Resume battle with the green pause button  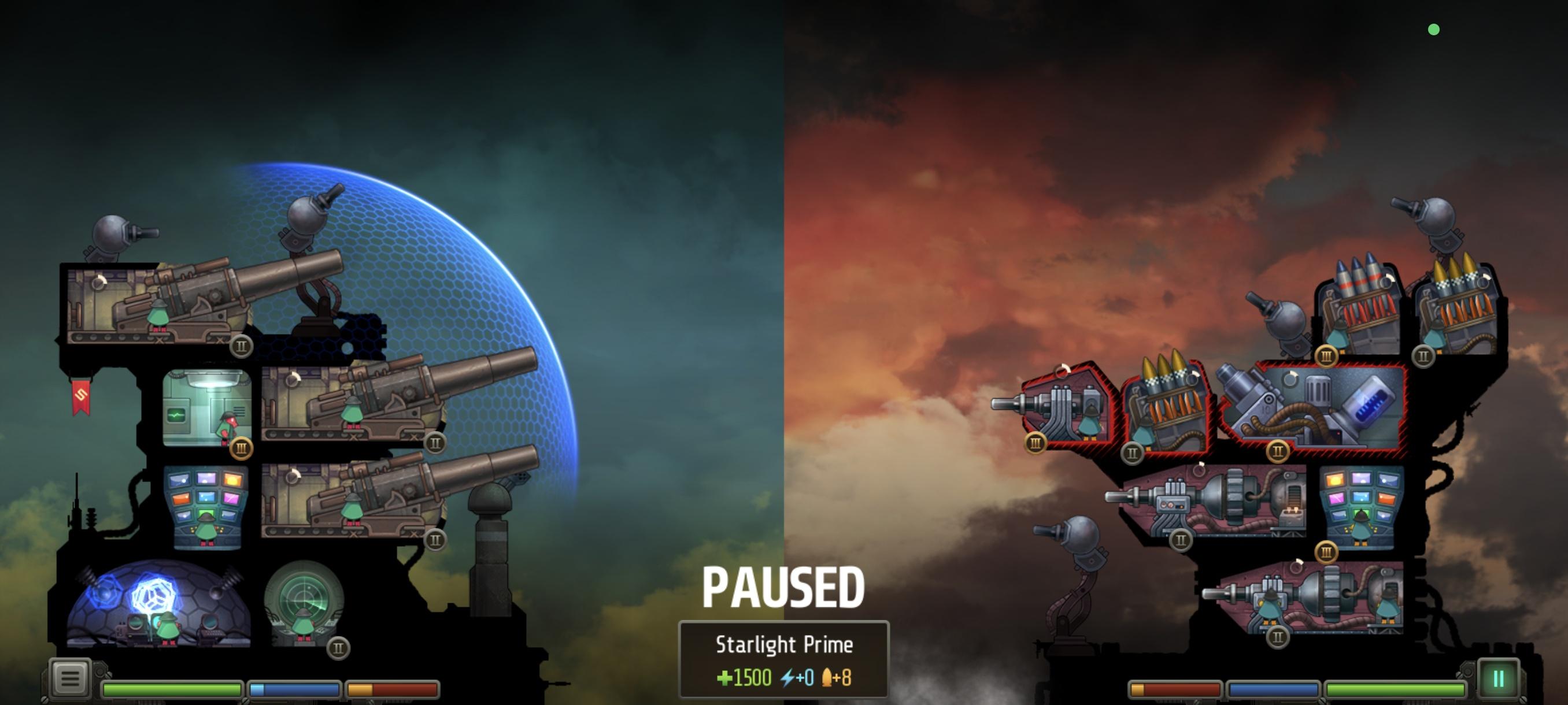click(x=1498, y=678)
